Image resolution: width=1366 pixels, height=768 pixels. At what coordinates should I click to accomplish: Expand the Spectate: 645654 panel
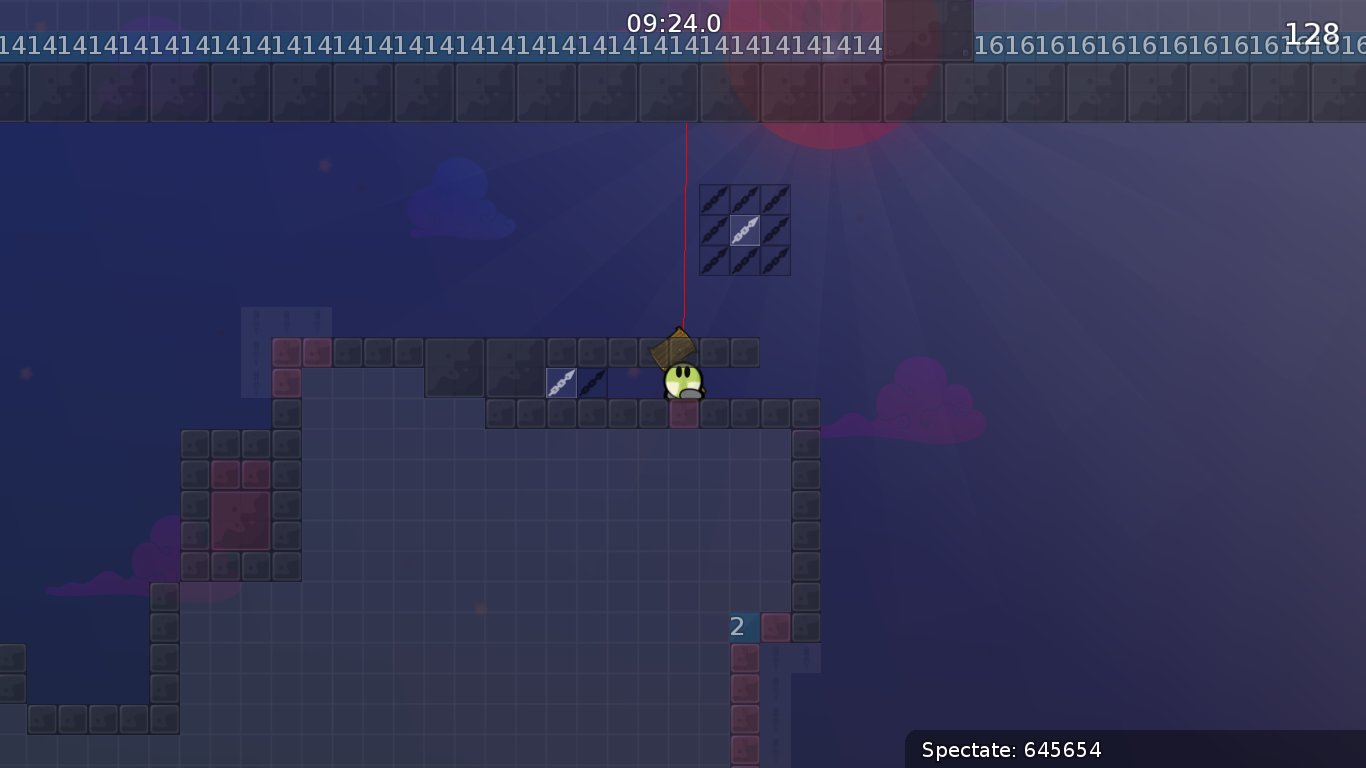[1134, 750]
